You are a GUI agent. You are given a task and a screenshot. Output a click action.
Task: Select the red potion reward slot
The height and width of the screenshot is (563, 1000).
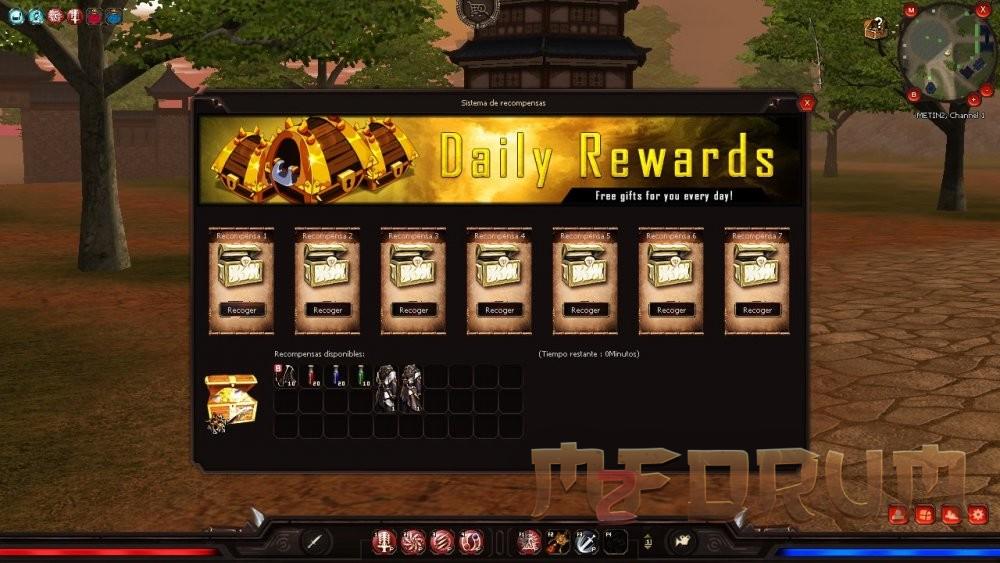(x=311, y=376)
